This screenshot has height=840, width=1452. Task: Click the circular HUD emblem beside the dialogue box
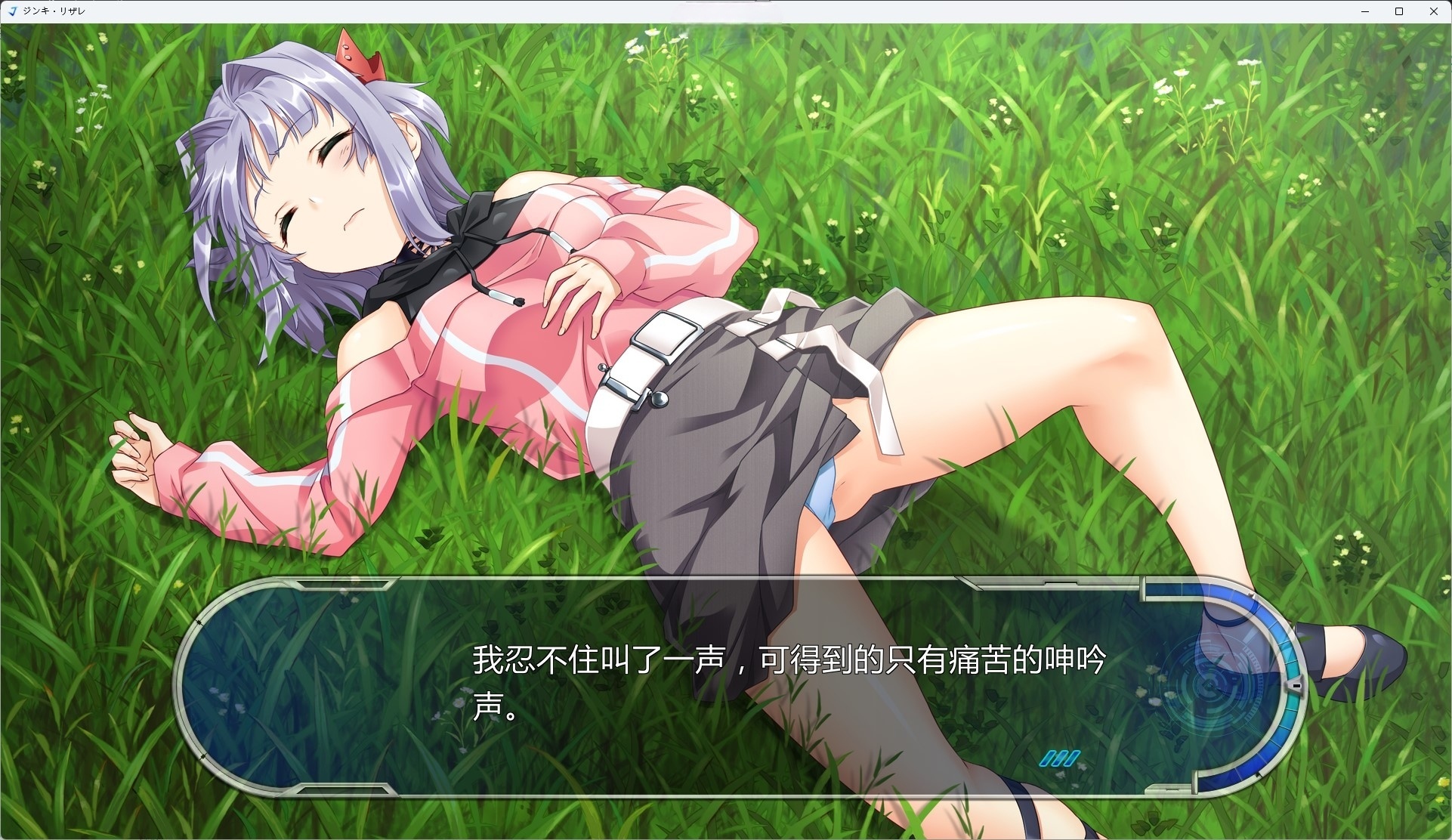[1209, 684]
